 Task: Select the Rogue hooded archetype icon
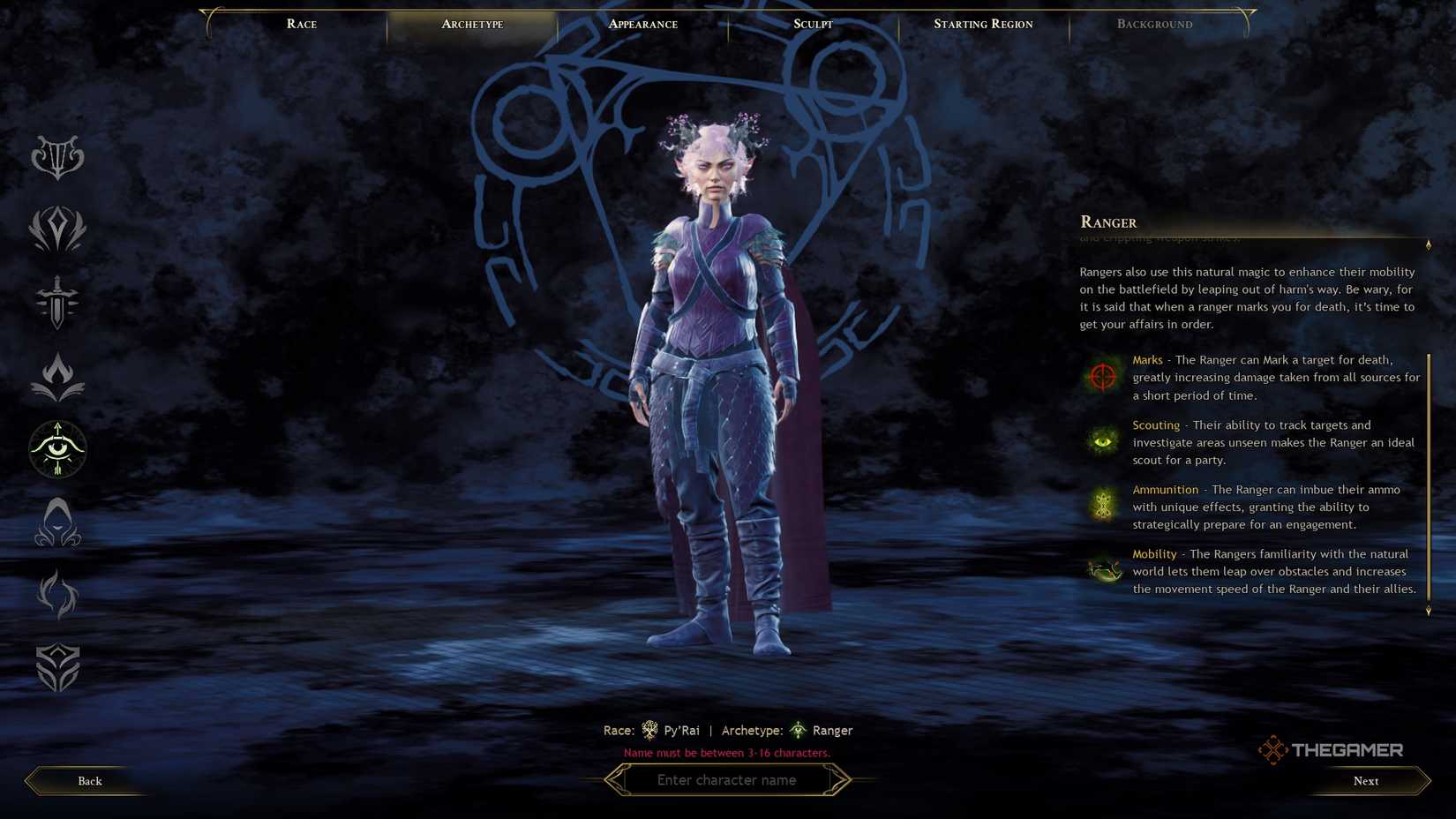[58, 522]
